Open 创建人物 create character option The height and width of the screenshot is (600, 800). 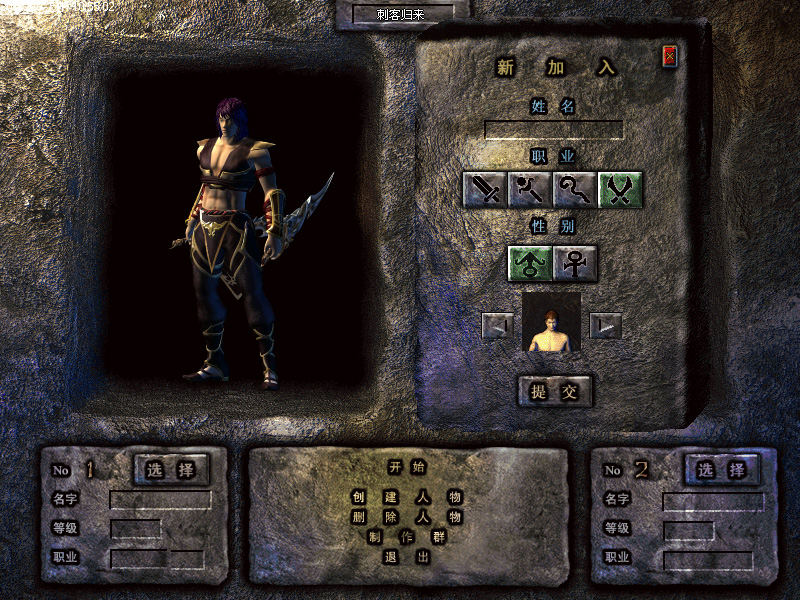click(x=407, y=496)
